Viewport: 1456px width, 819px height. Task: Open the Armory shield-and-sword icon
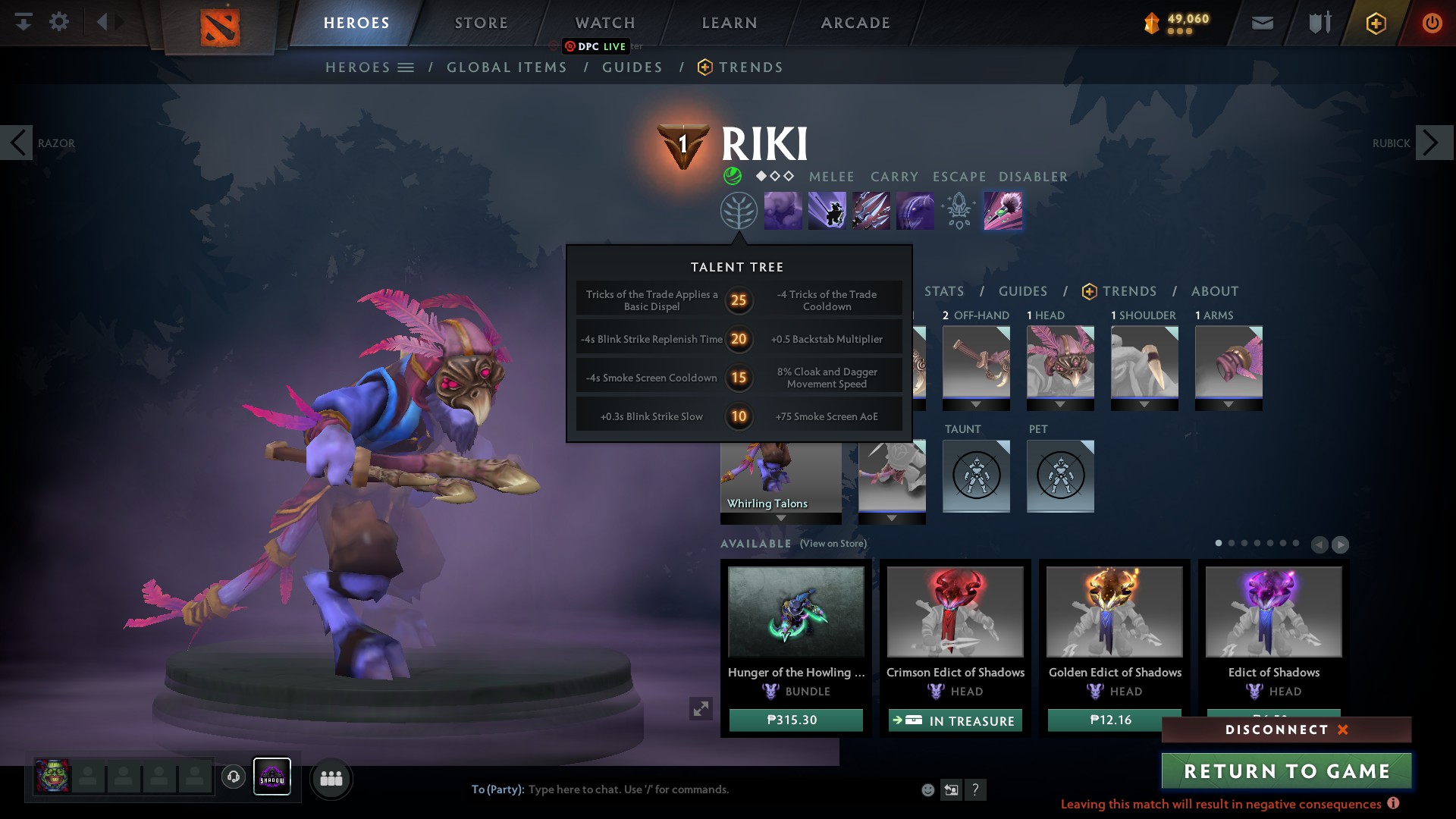[1318, 22]
